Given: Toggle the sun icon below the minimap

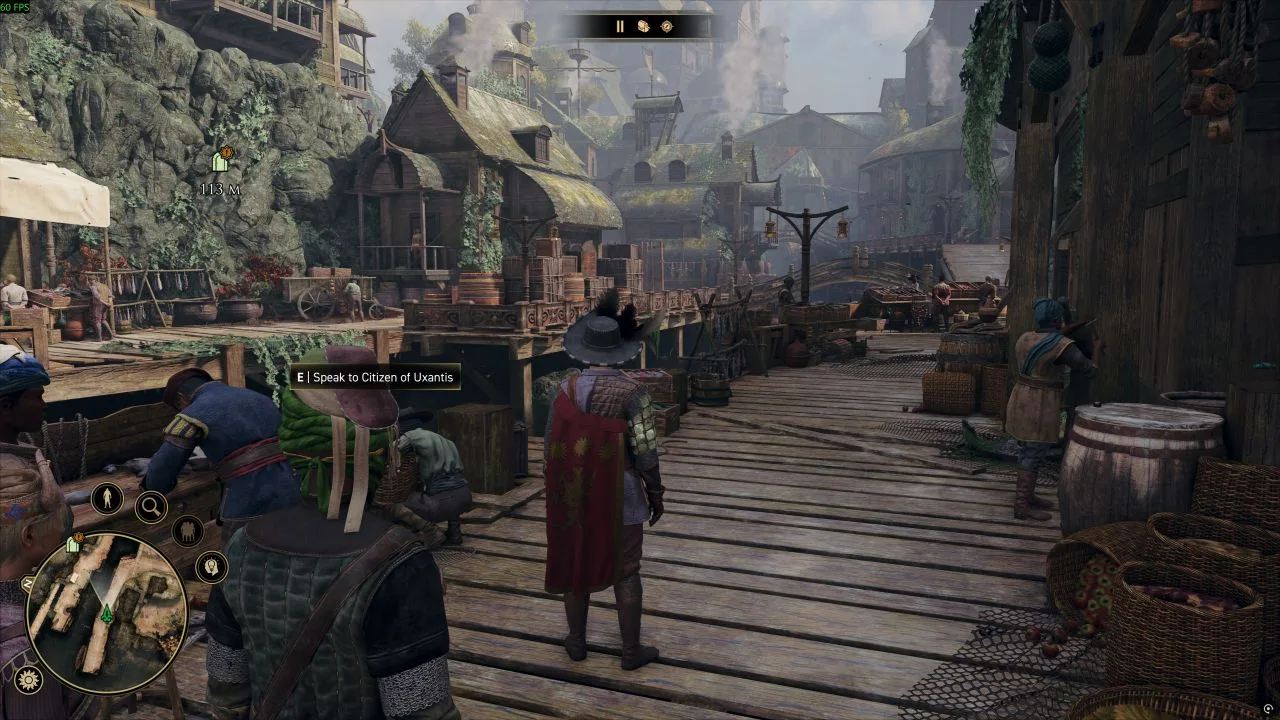Looking at the screenshot, I should coord(28,680).
